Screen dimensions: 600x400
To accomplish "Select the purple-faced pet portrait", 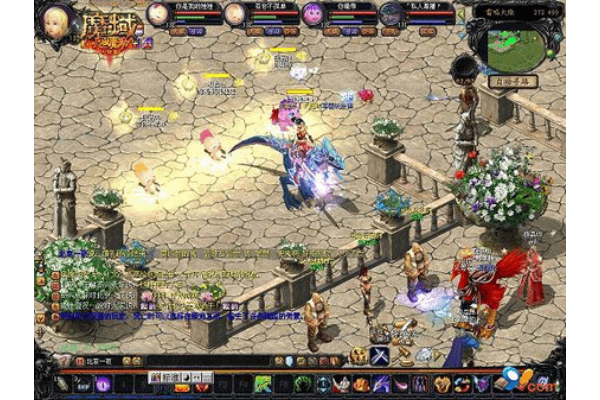I will [312, 14].
